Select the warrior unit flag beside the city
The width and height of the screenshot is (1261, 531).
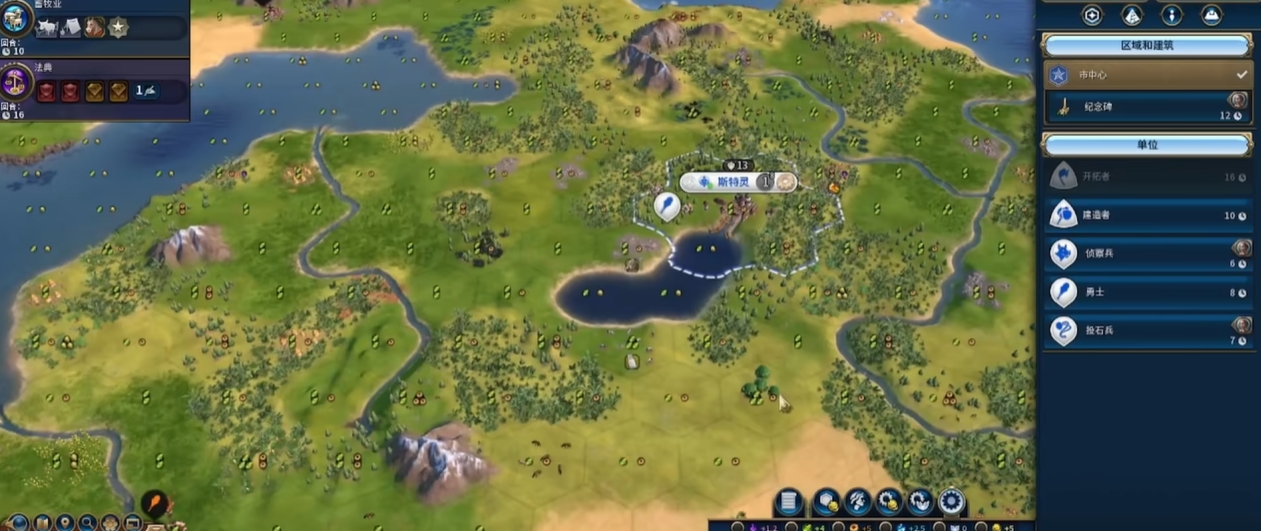pos(667,206)
